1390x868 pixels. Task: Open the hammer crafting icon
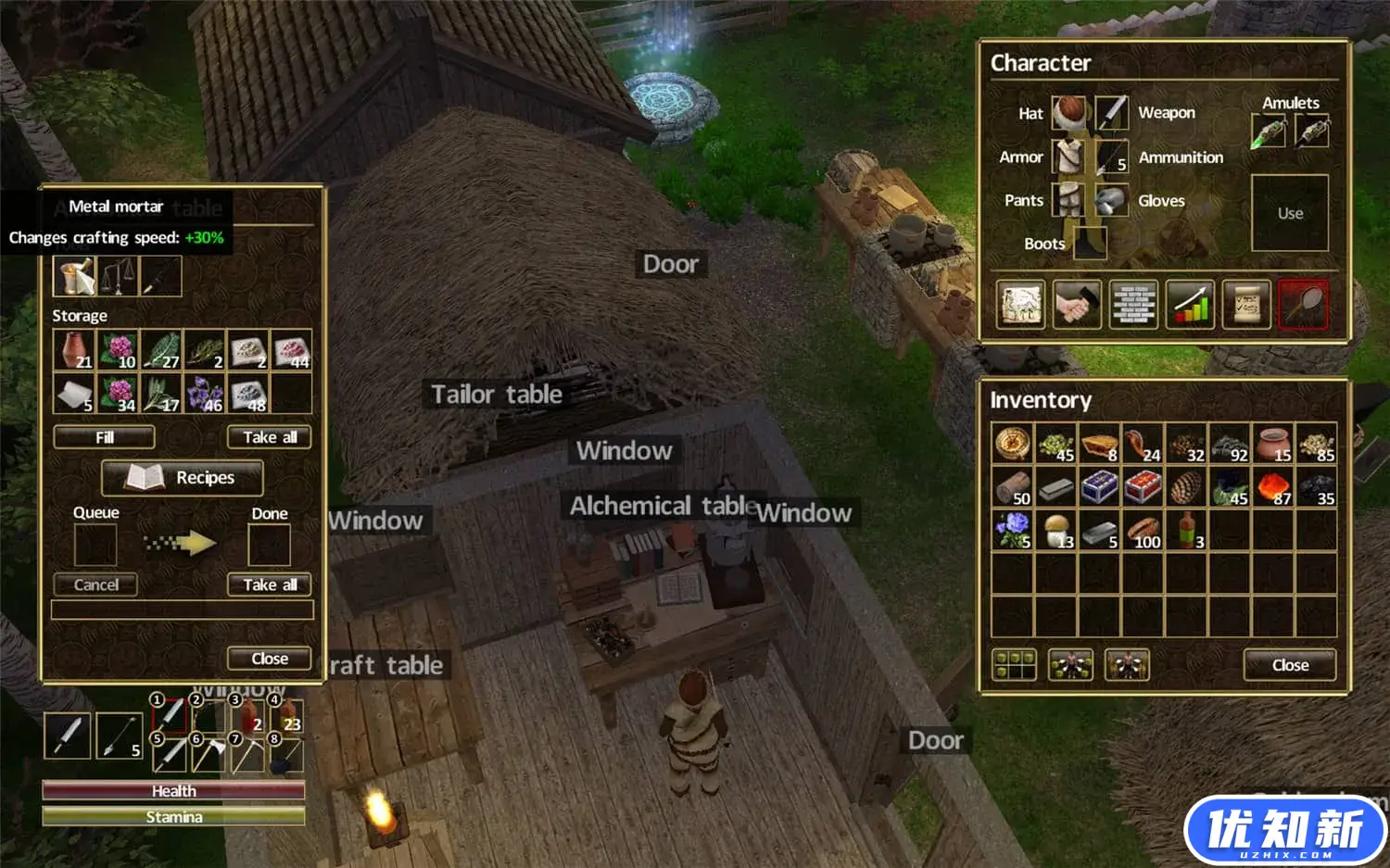point(1077,304)
